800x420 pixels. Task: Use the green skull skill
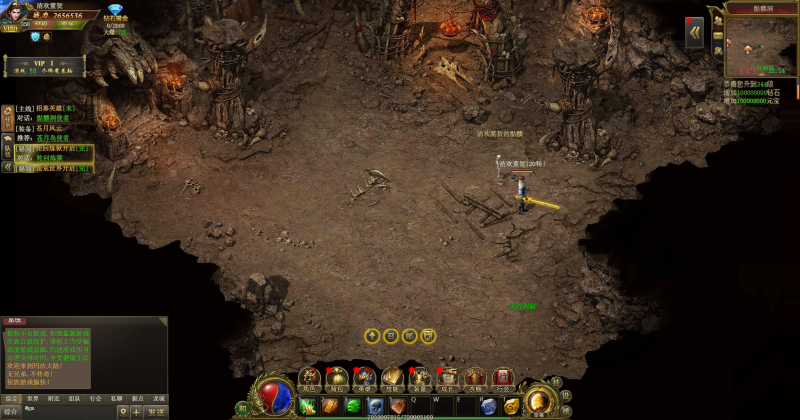353,405
